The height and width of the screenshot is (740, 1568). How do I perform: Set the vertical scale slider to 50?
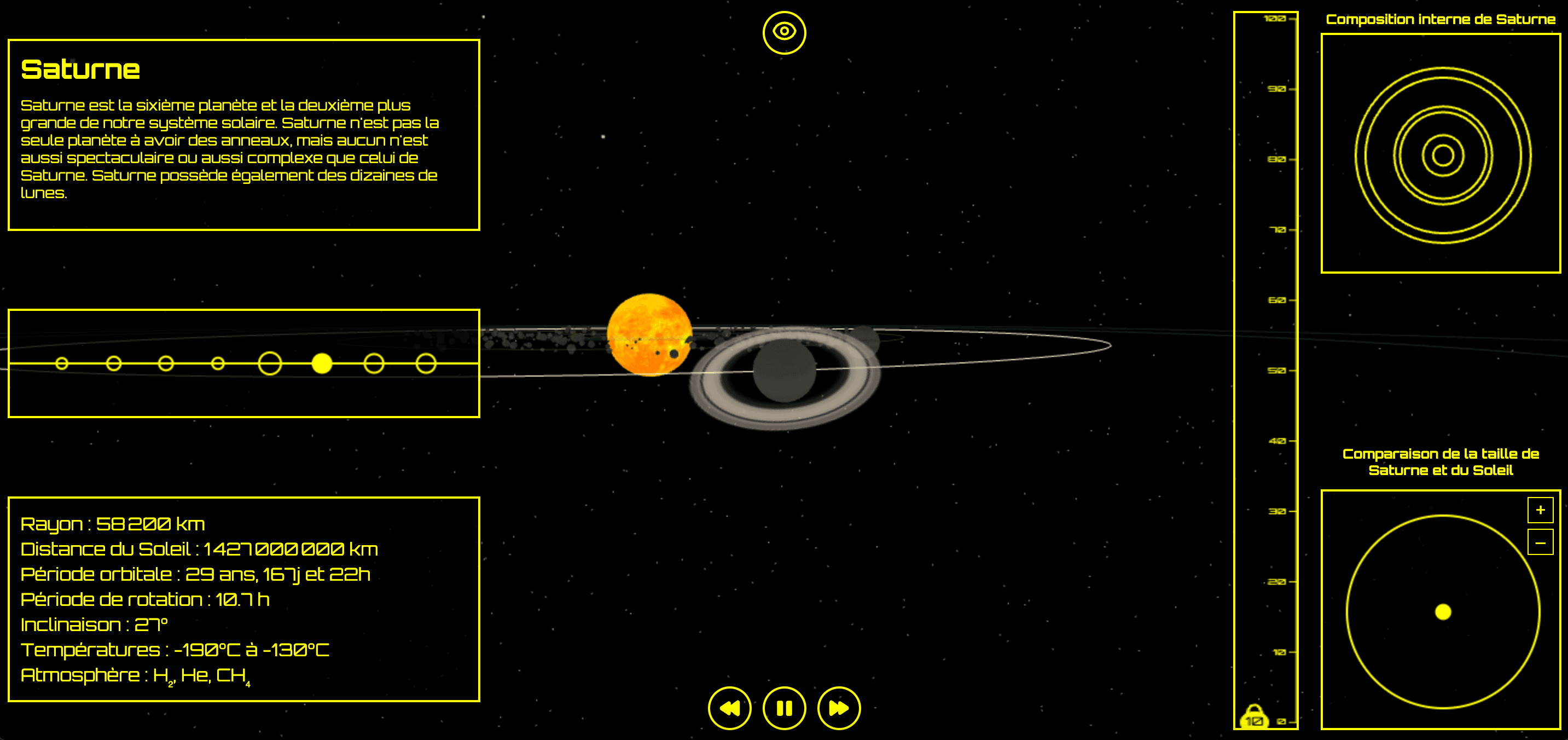pos(1266,371)
